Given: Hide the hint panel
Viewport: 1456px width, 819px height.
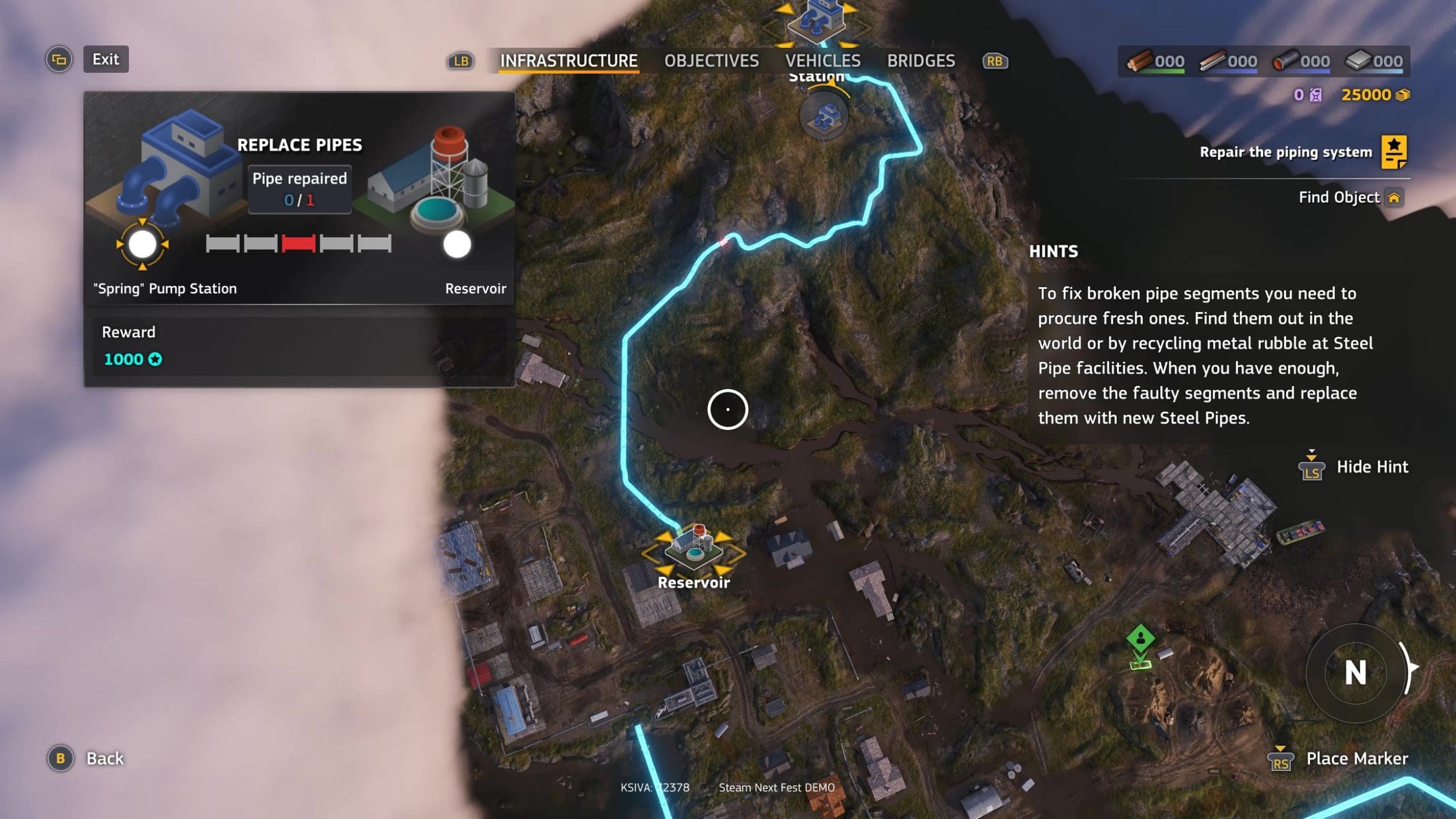Looking at the screenshot, I should point(1372,467).
